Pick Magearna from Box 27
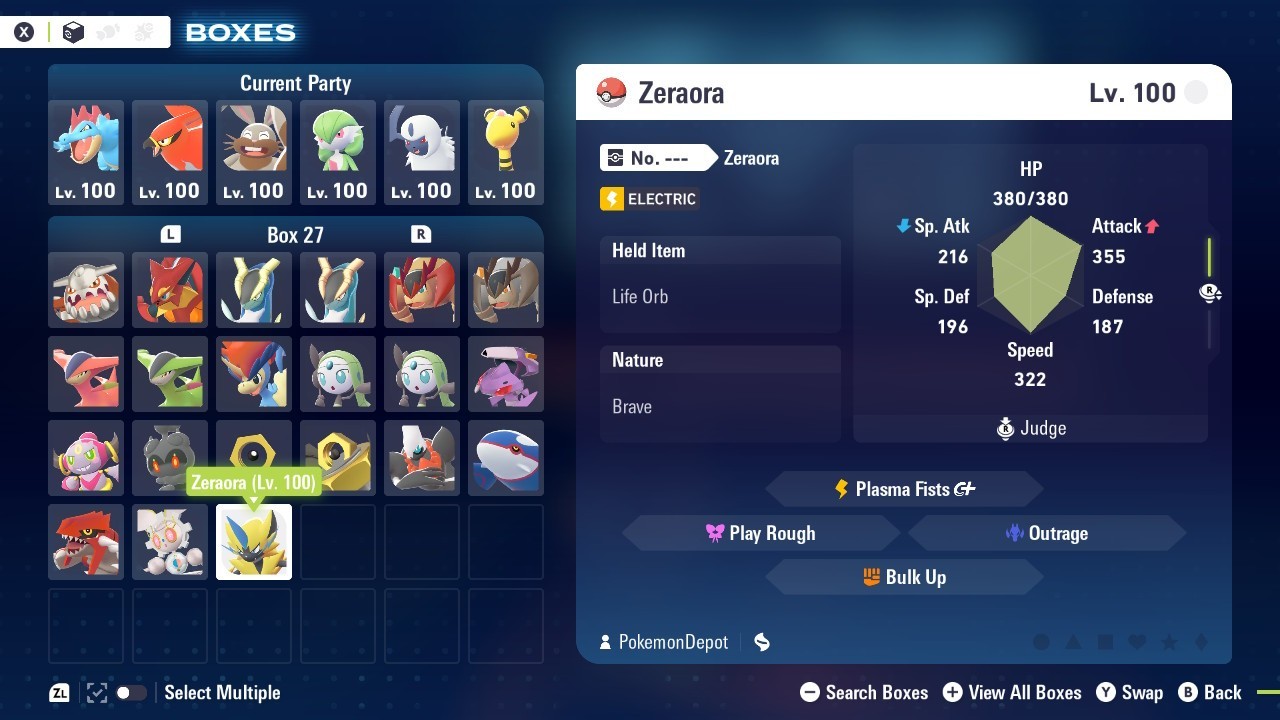Viewport: 1280px width, 720px height. tap(170, 542)
